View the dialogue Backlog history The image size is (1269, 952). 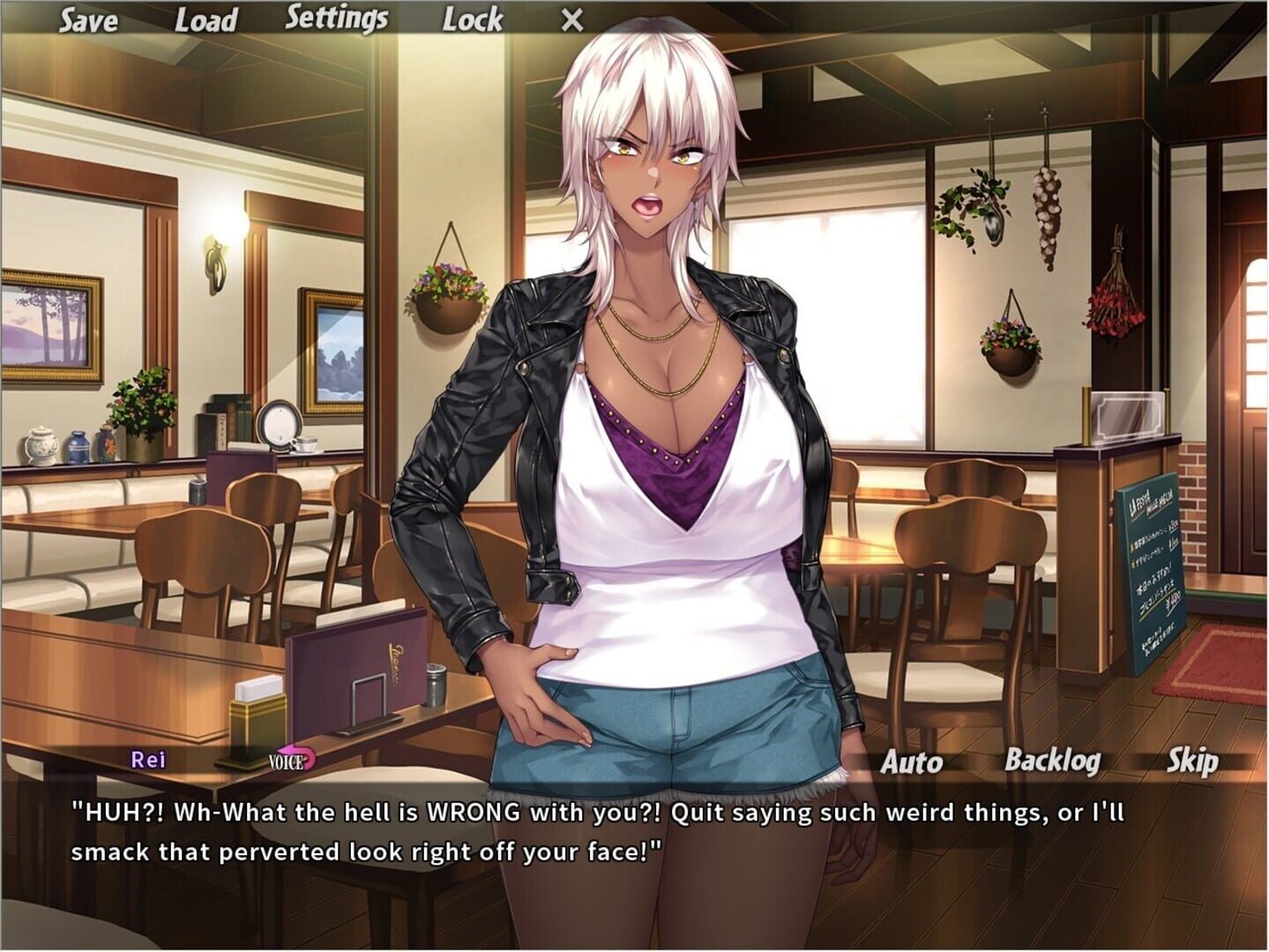[1052, 759]
